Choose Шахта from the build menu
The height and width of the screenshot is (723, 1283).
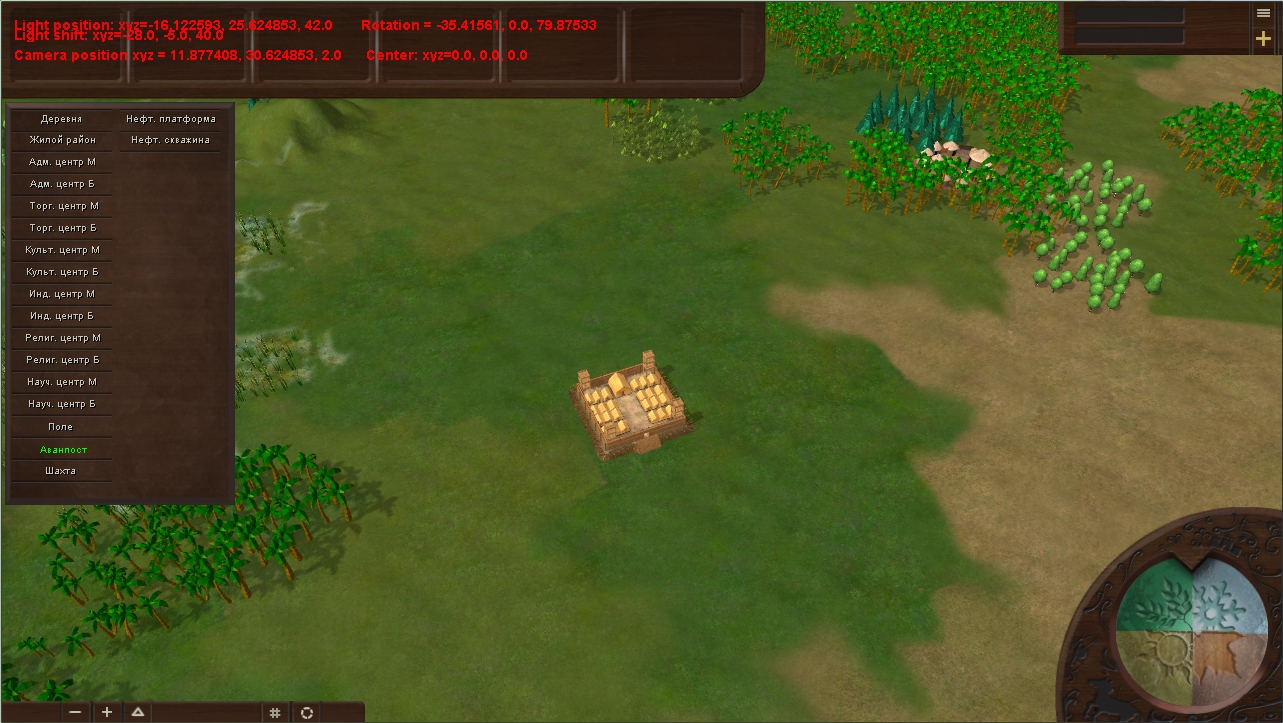point(61,471)
